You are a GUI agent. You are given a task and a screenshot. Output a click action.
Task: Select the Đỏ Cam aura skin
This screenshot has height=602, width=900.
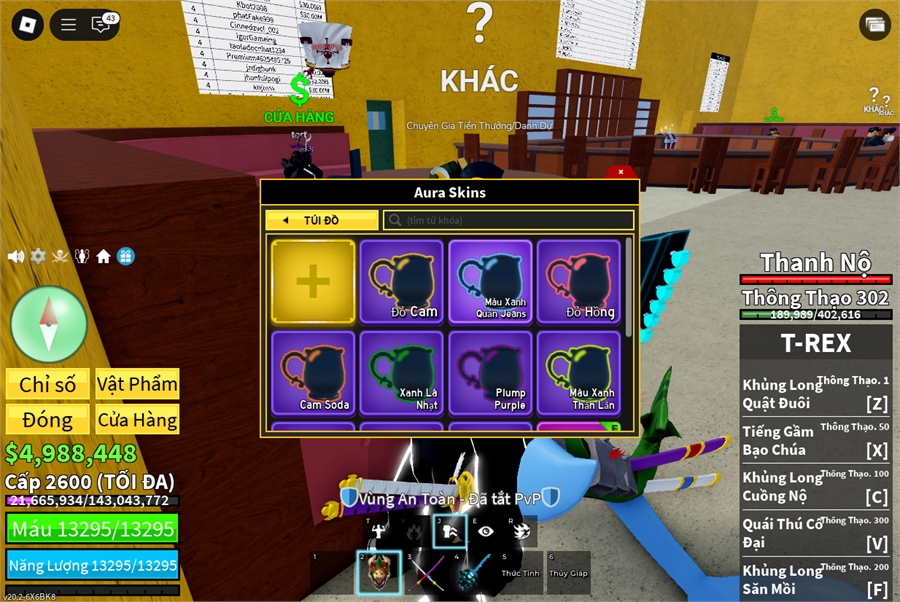click(x=401, y=282)
